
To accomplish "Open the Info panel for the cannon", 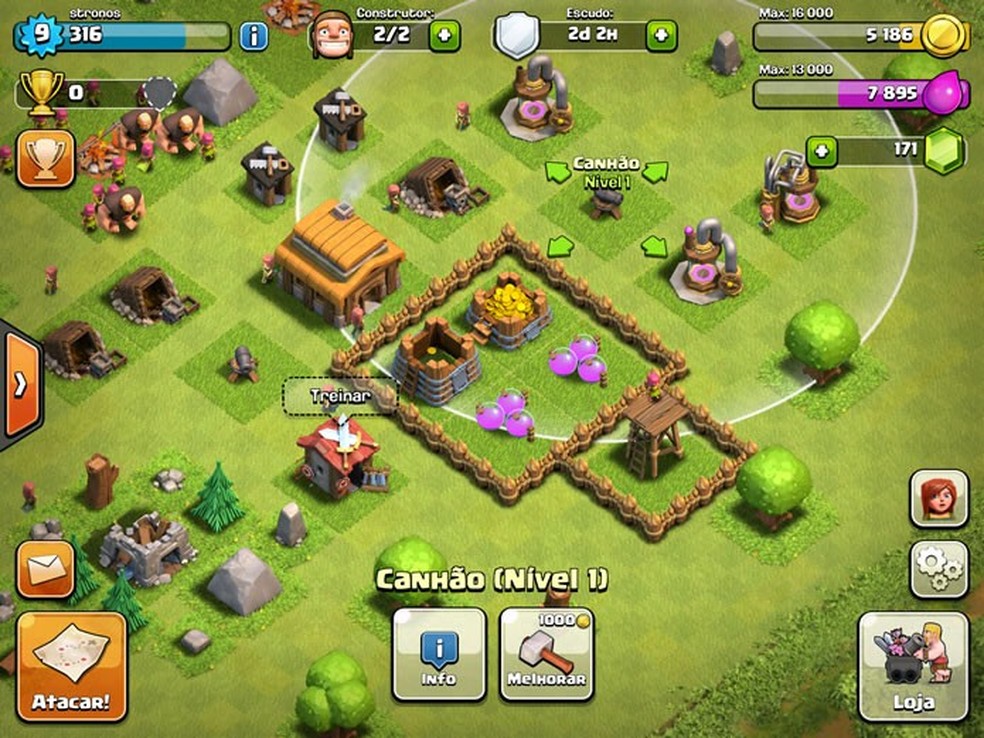I will pos(439,654).
